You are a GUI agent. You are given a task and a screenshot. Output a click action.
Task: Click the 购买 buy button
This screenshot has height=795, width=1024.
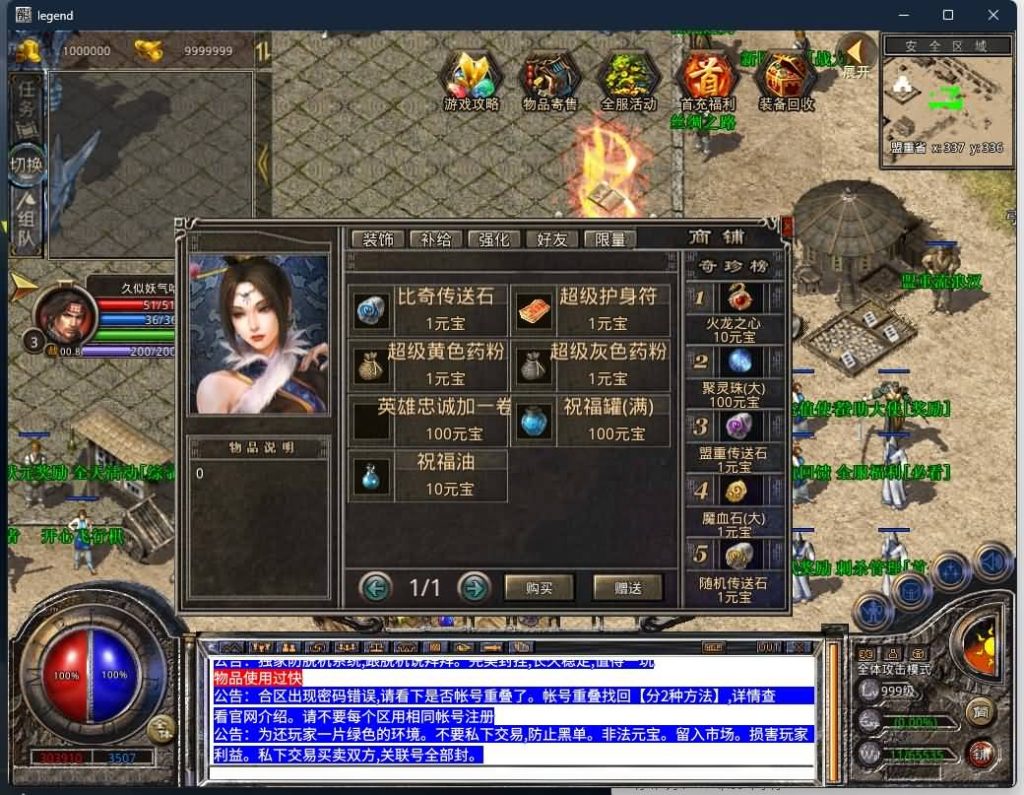pyautogui.click(x=539, y=587)
